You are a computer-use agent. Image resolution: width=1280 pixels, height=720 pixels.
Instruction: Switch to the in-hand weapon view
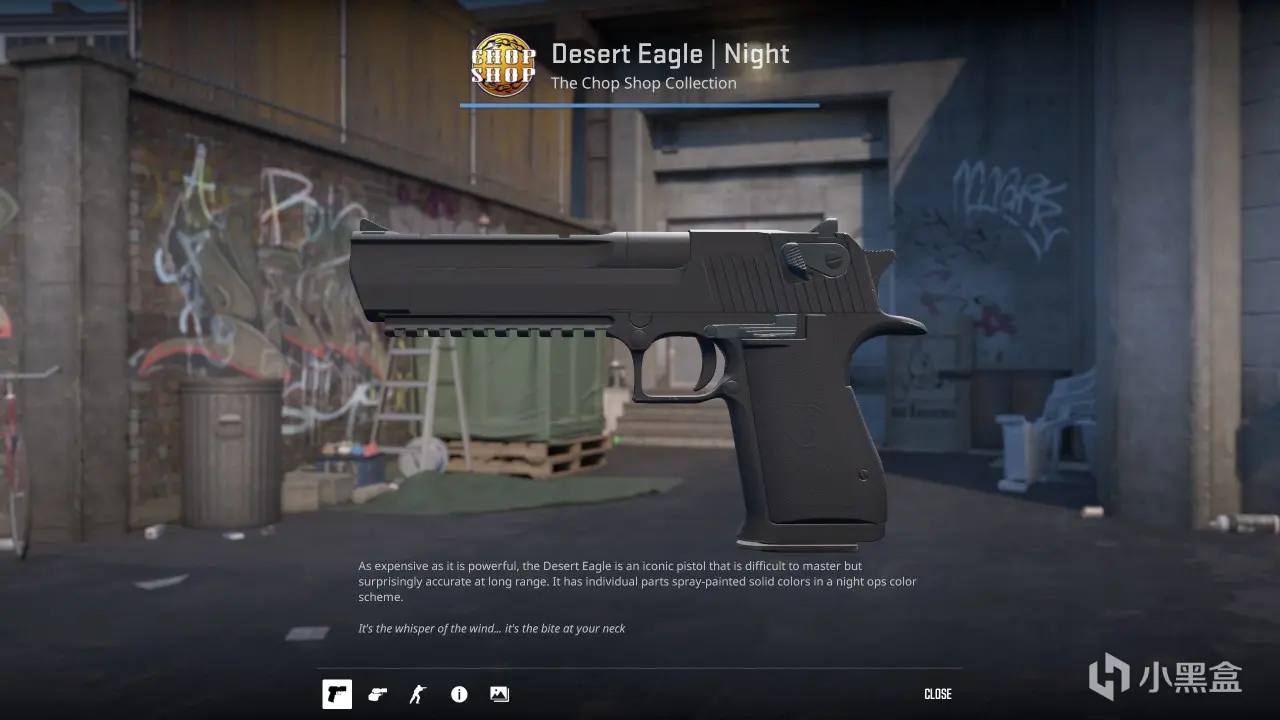click(x=377, y=694)
